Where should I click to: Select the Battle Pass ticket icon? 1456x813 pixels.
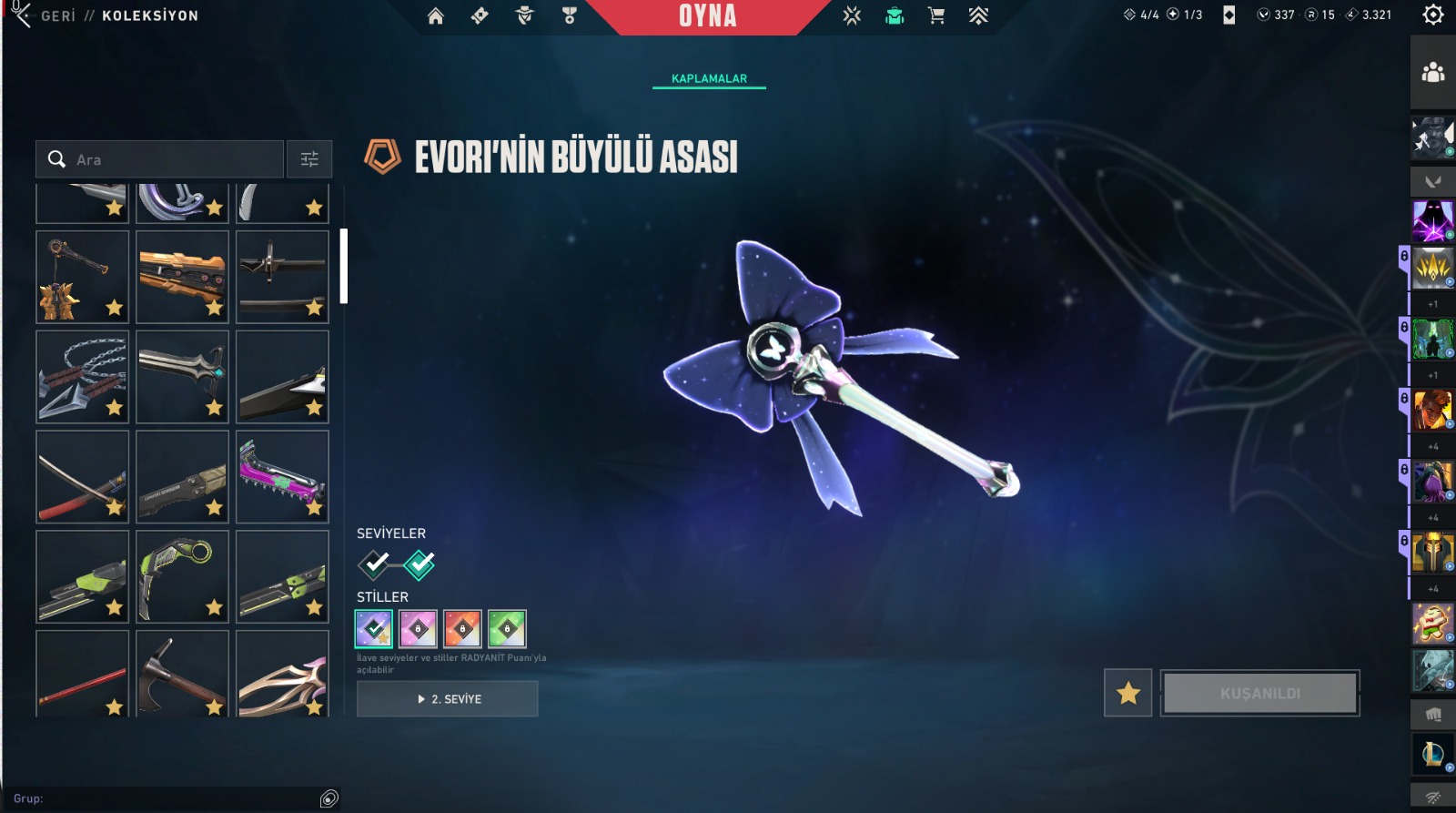pyautogui.click(x=480, y=15)
